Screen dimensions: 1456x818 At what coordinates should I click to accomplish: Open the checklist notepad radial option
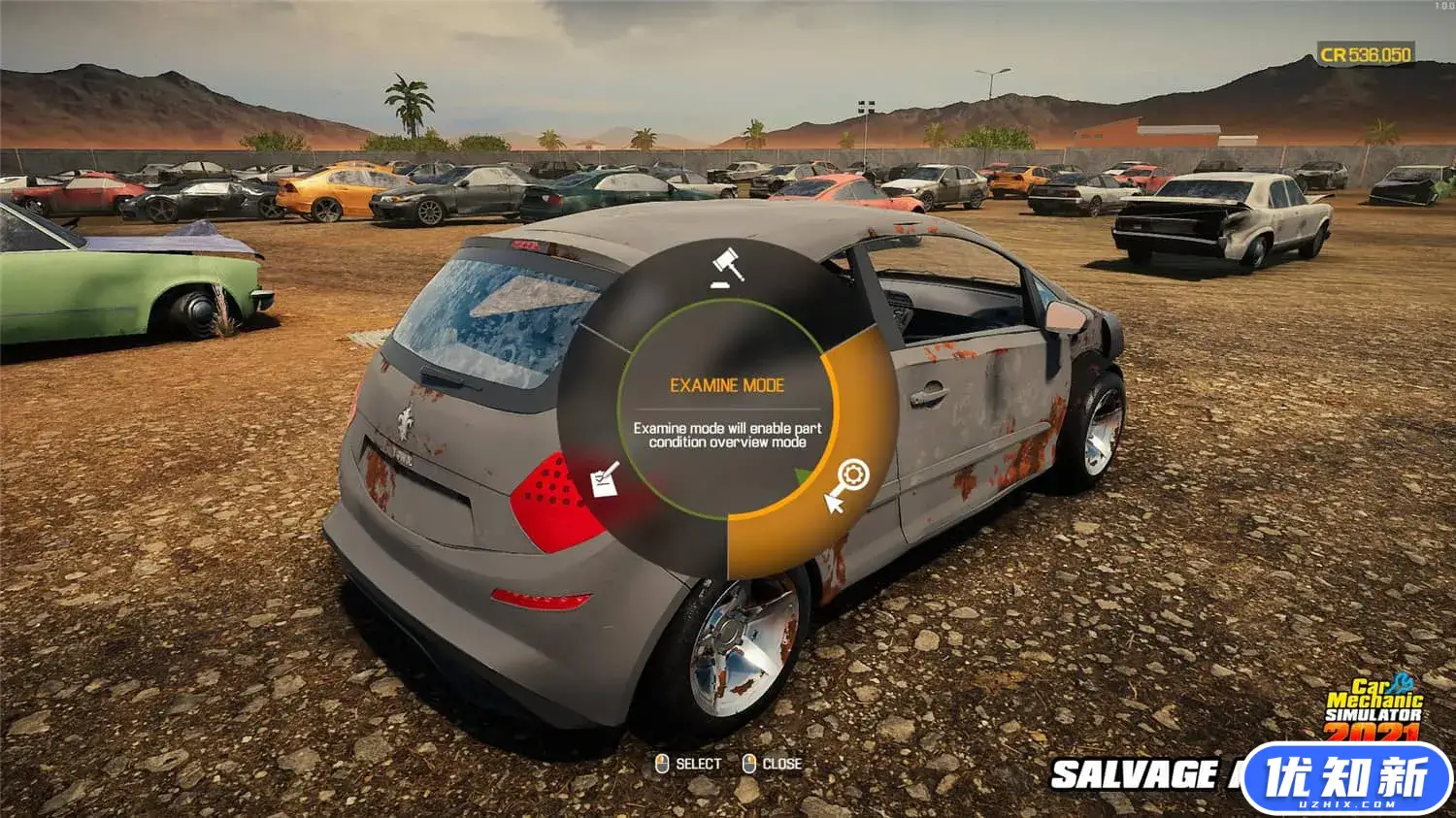[606, 479]
